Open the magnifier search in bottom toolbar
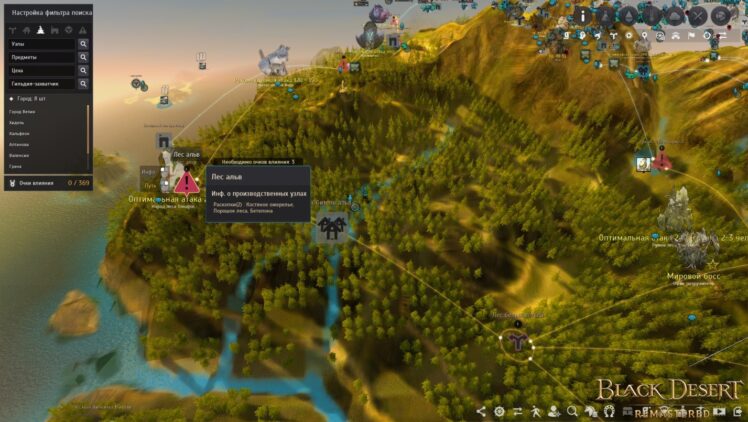Image resolution: width=748 pixels, height=422 pixels. click(572, 411)
